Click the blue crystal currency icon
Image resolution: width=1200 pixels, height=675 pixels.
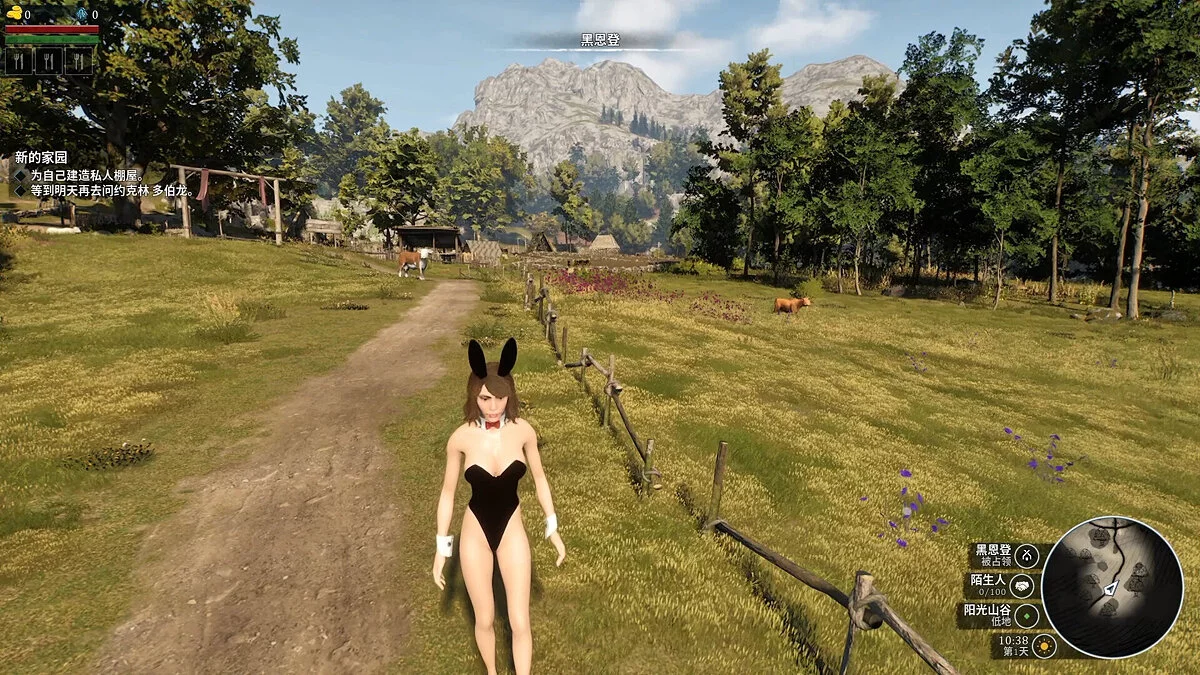[81, 14]
